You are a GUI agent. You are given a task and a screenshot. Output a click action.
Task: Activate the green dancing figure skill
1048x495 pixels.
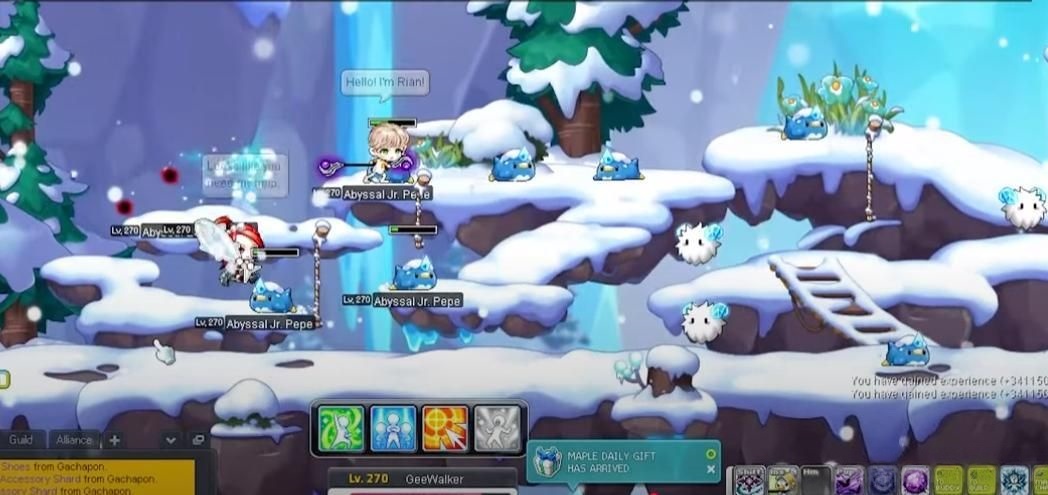click(341, 429)
